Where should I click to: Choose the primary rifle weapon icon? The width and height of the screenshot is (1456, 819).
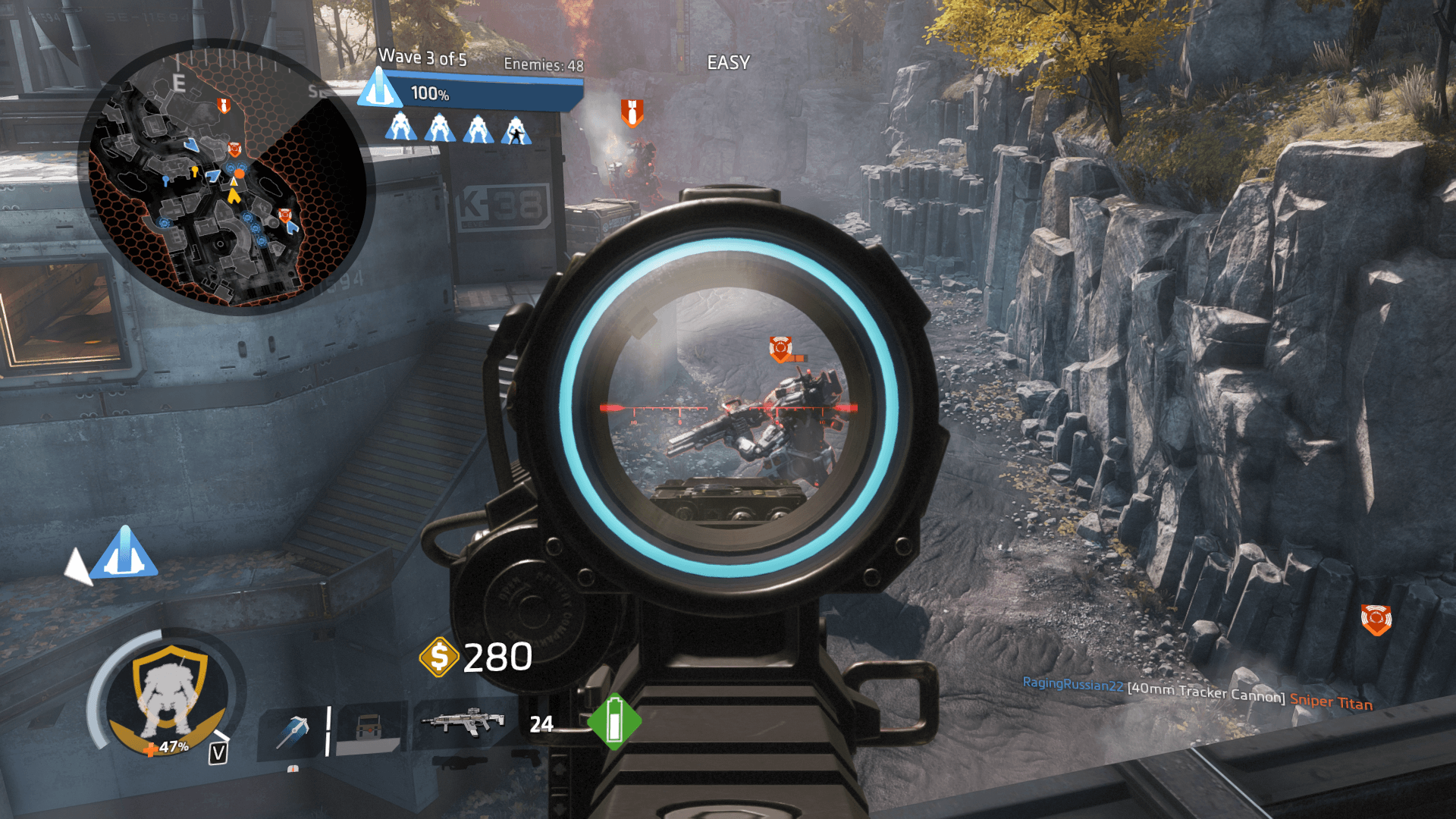tap(463, 722)
